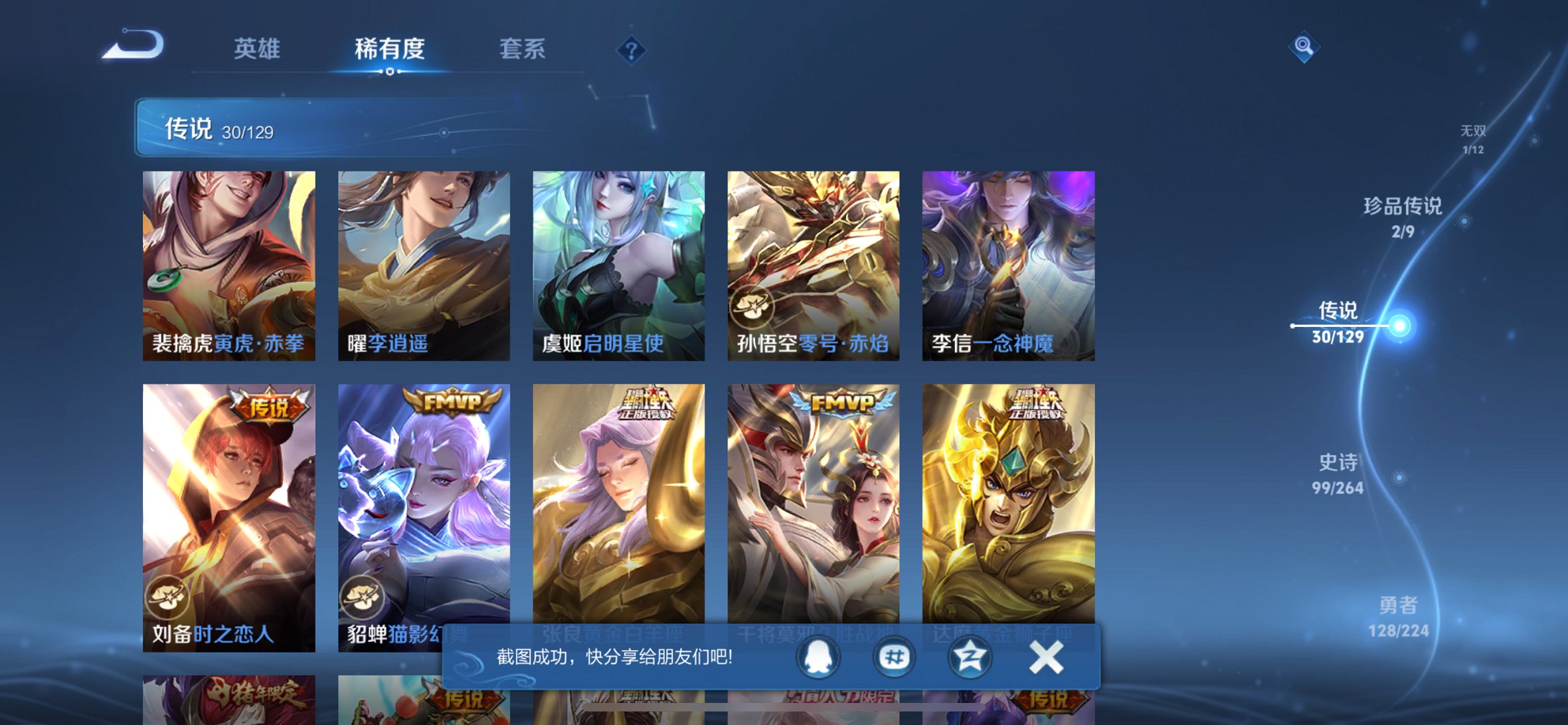Share the screenshot via the QQ penguin icon
This screenshot has height=725, width=1568.
coord(818,656)
